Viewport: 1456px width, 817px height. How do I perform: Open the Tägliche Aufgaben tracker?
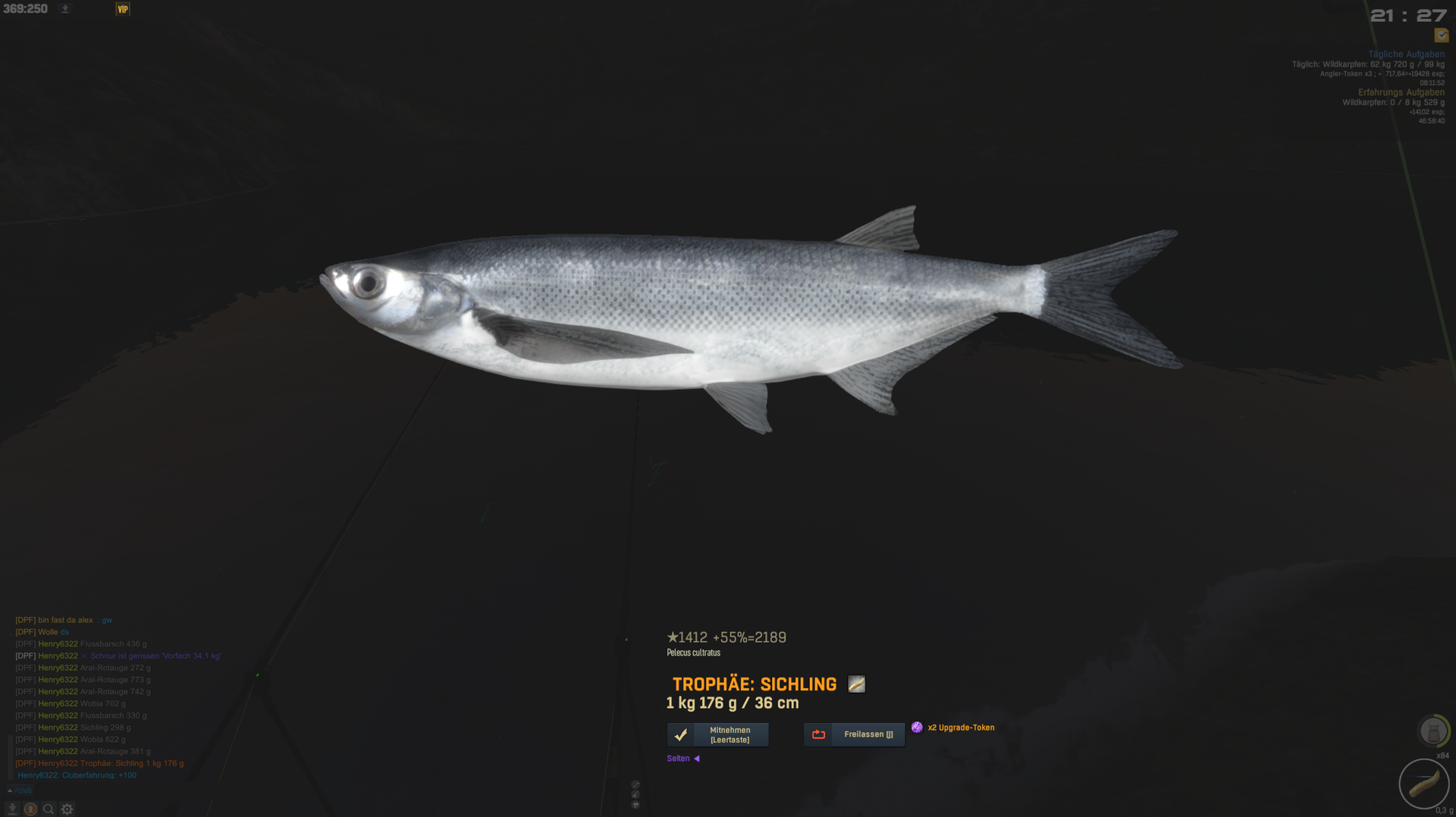coord(1405,55)
